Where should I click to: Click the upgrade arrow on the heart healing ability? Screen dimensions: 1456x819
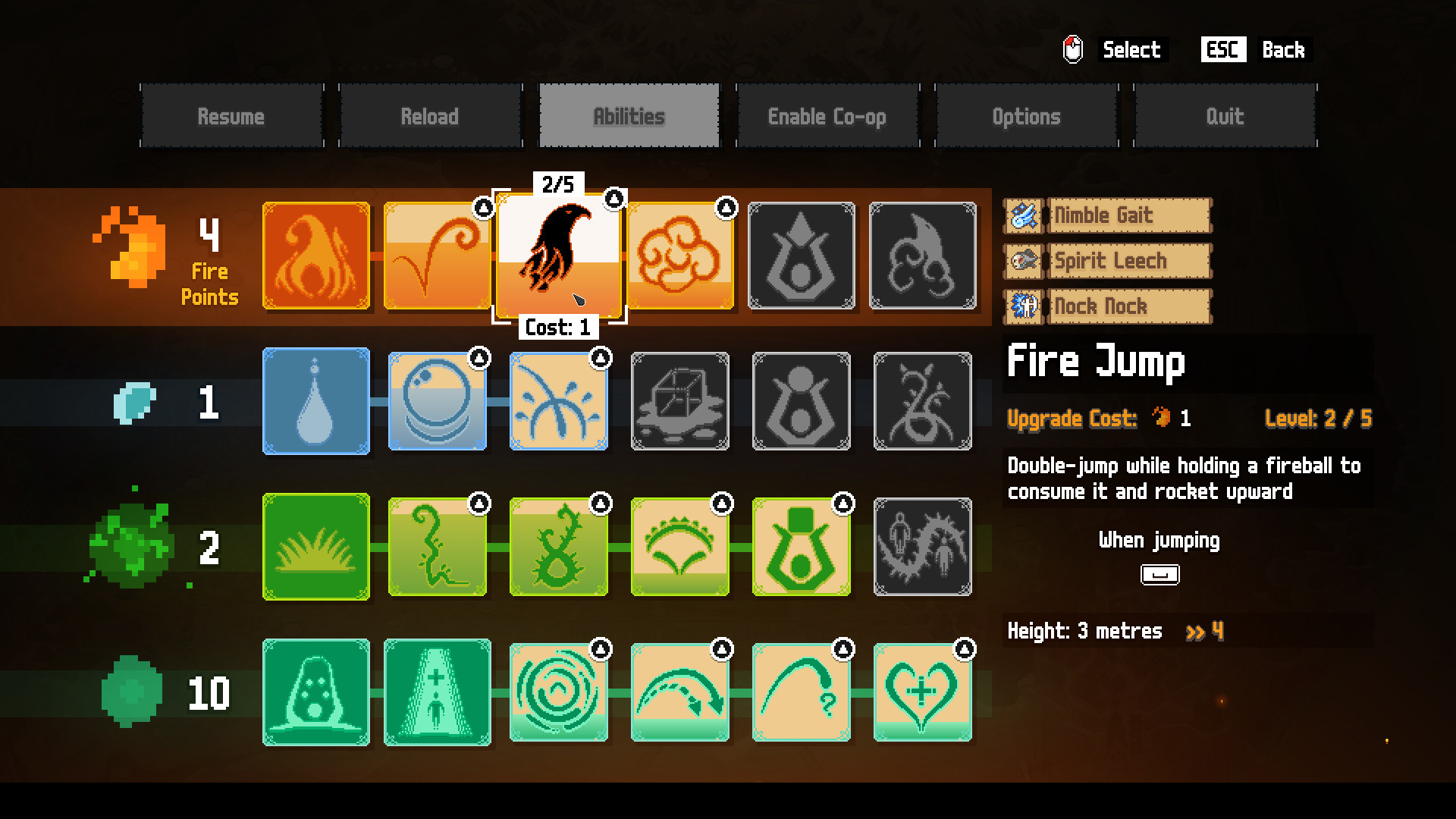(964, 648)
